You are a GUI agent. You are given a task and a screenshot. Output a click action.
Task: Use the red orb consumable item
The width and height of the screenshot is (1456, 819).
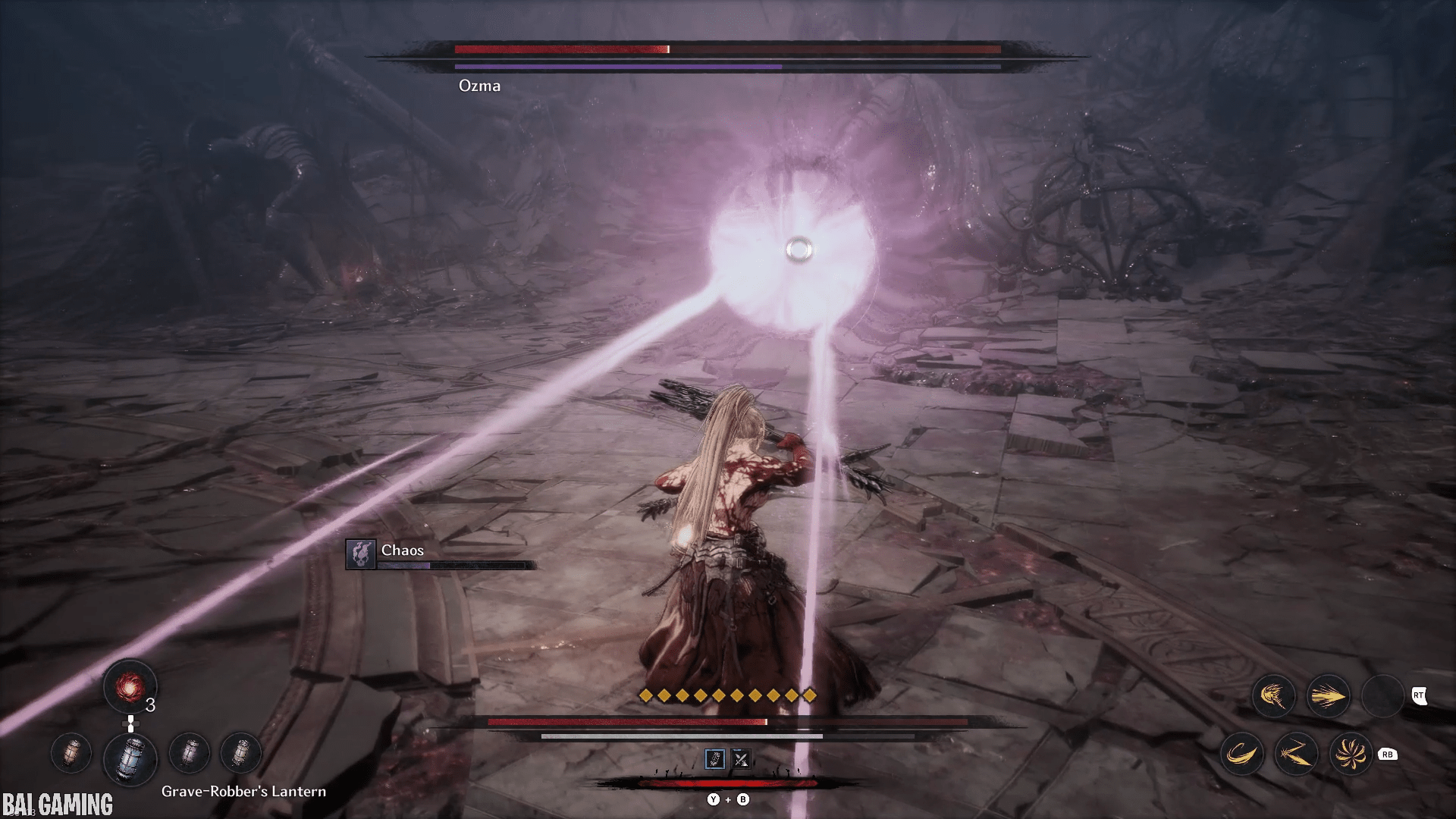[130, 687]
